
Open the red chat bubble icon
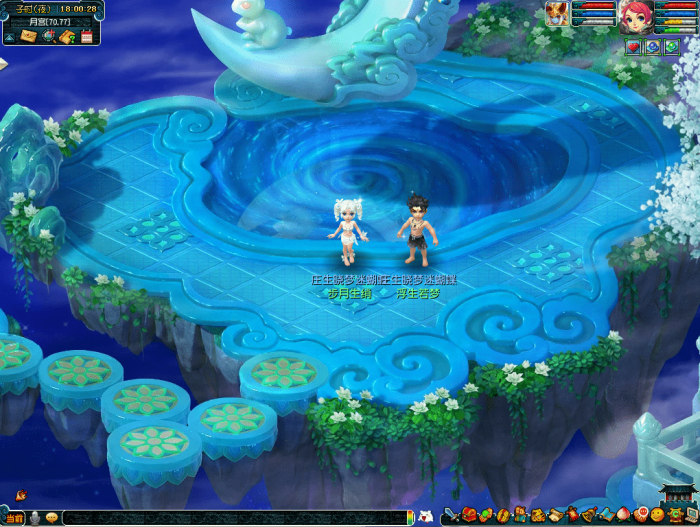point(641,514)
